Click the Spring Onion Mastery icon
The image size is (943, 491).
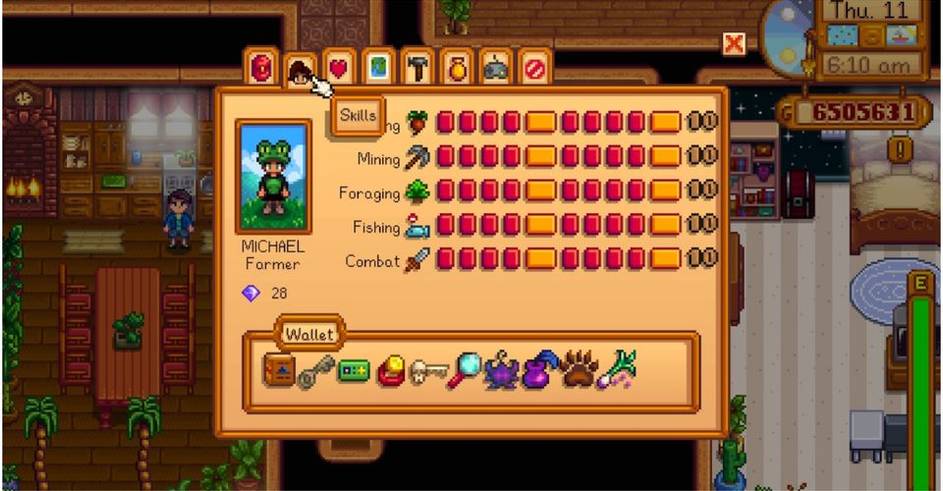coord(617,371)
